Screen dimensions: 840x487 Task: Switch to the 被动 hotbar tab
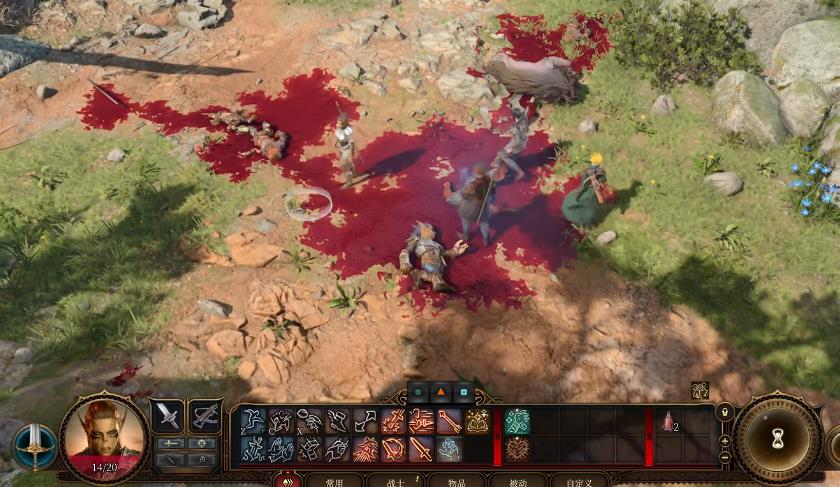pyautogui.click(x=517, y=481)
